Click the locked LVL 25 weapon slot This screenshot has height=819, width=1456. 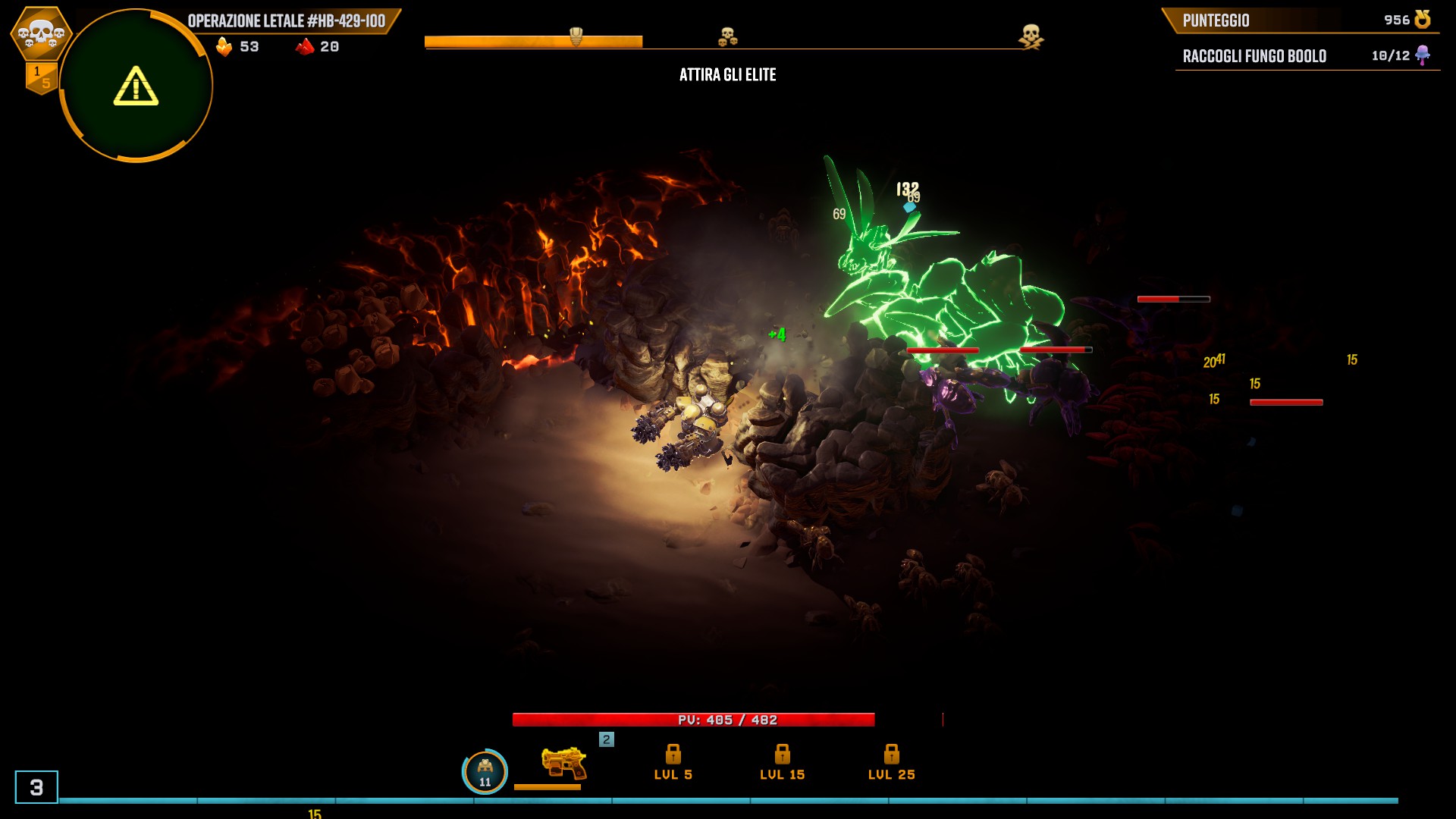[x=891, y=762]
